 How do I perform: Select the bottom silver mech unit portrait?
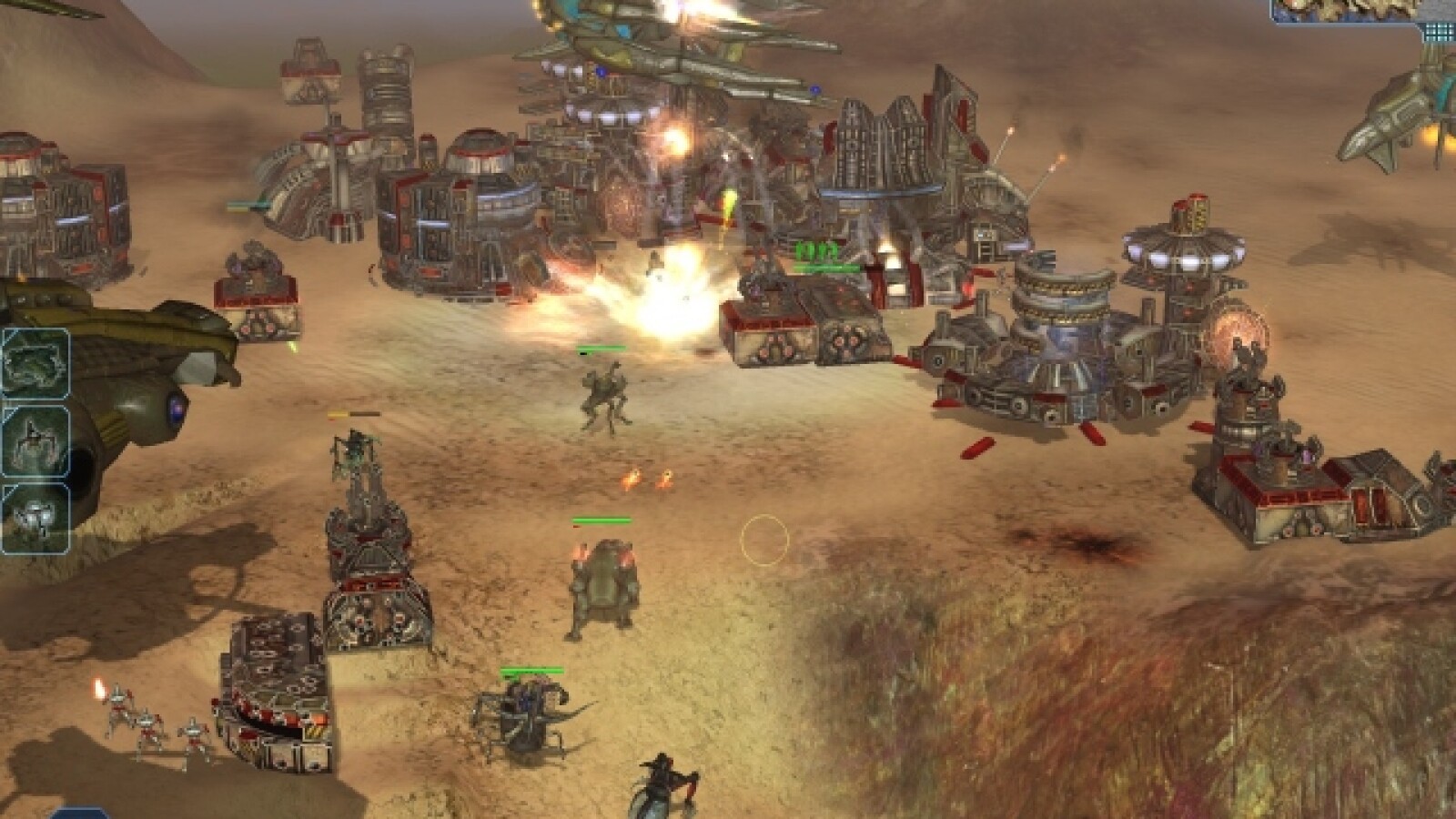(35, 518)
